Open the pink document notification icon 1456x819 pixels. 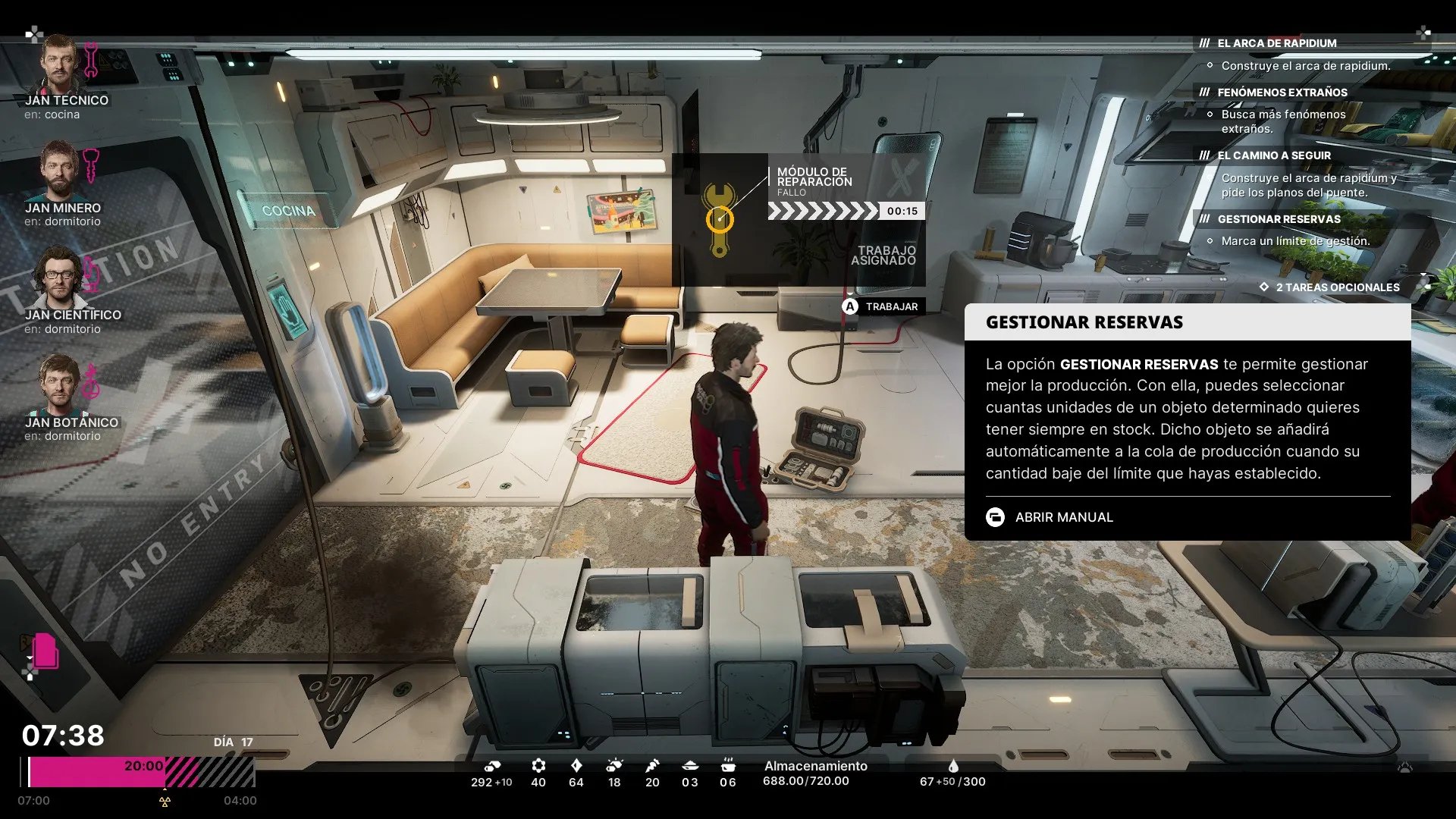45,651
